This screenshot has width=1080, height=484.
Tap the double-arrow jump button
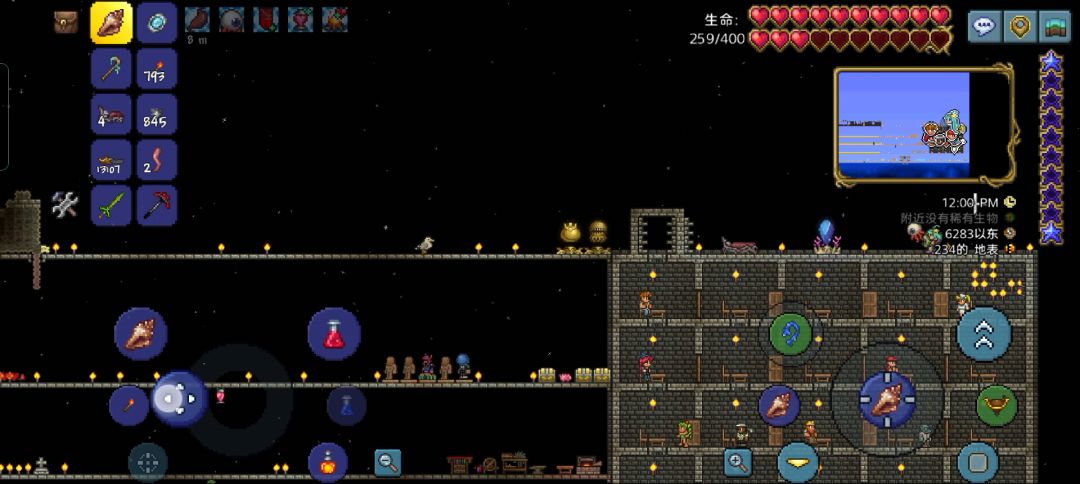pos(984,334)
